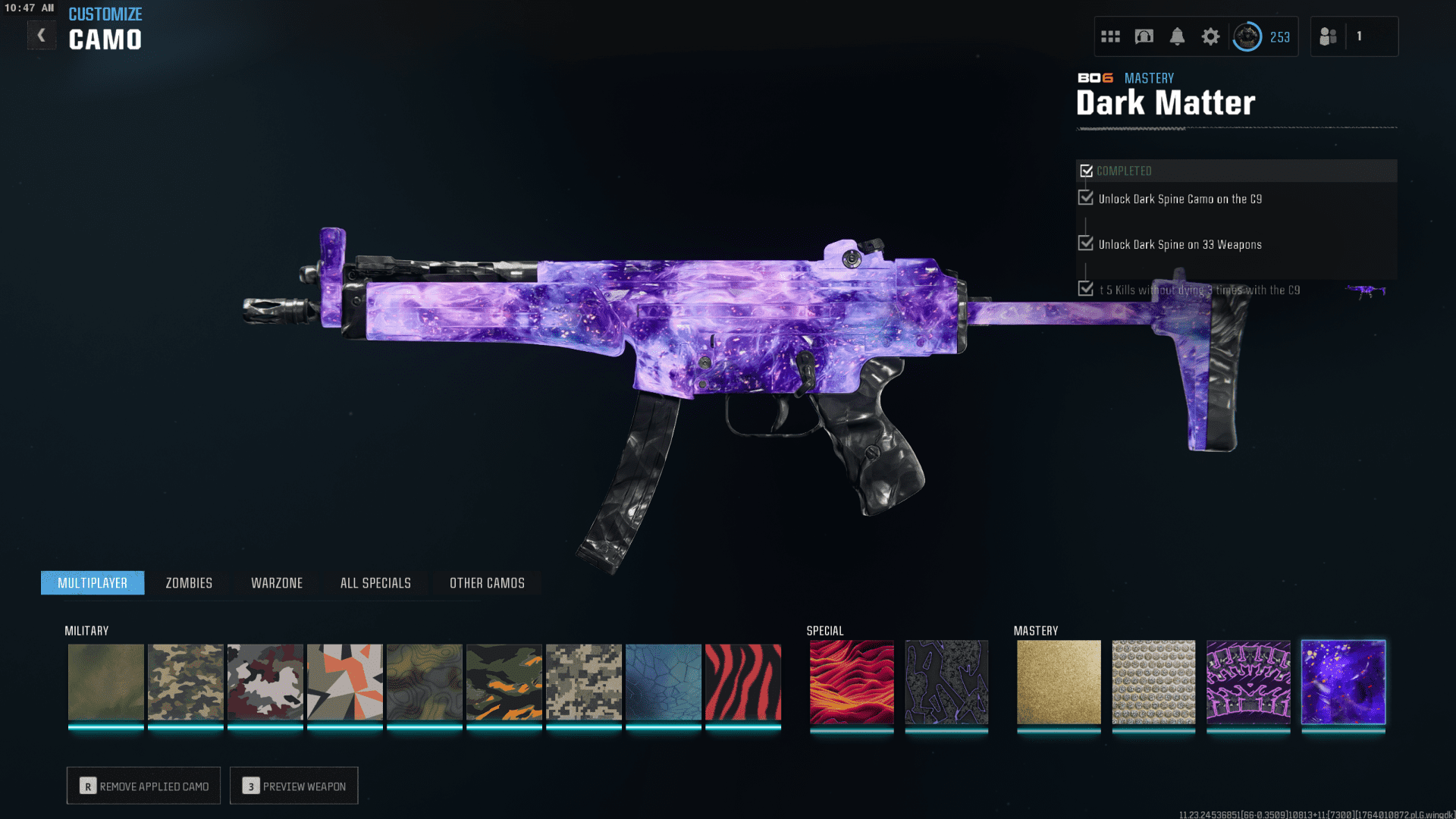Select the Other Camos tab
This screenshot has width=1456, height=819.
[487, 583]
